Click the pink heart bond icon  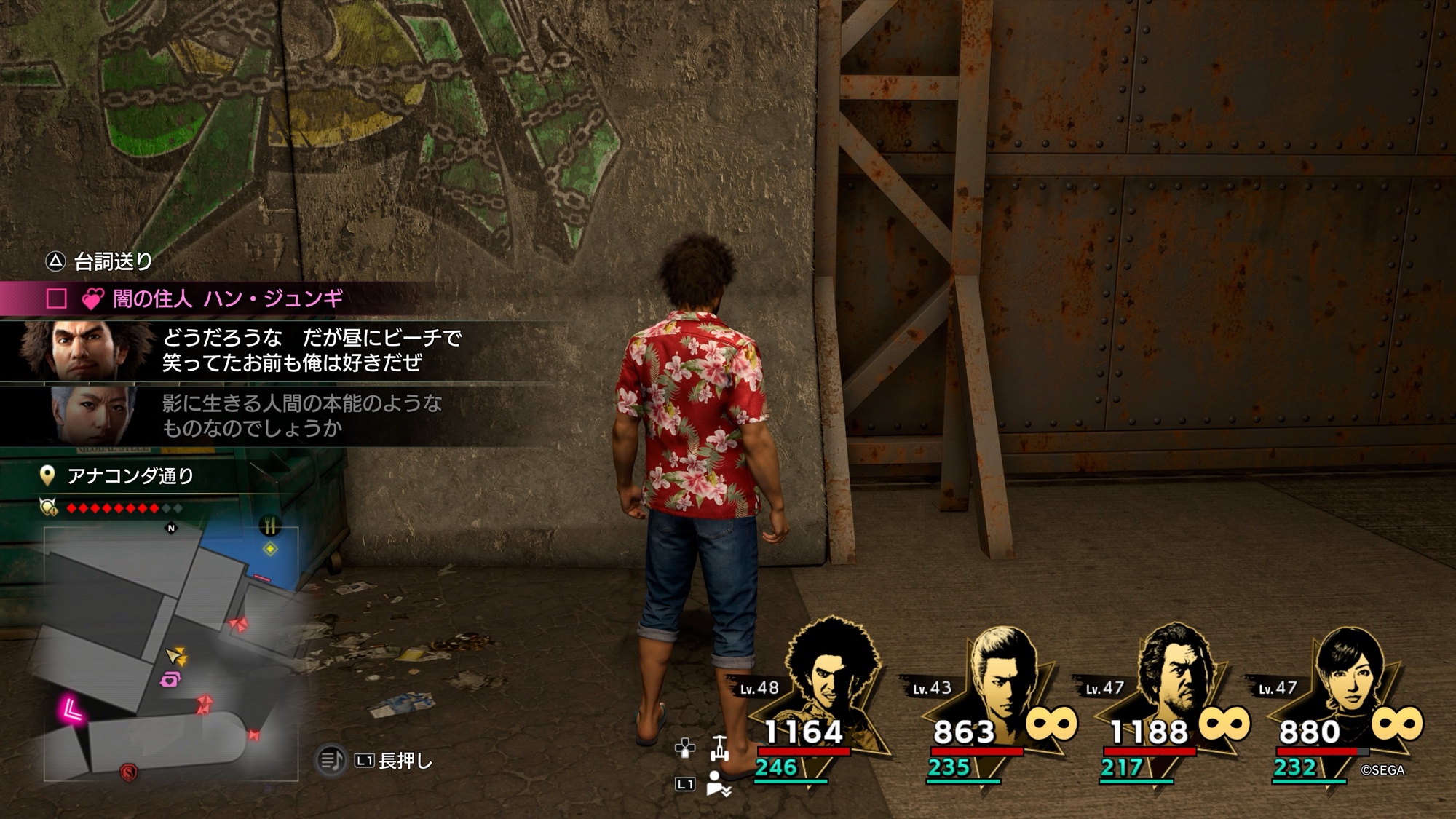click(x=92, y=299)
